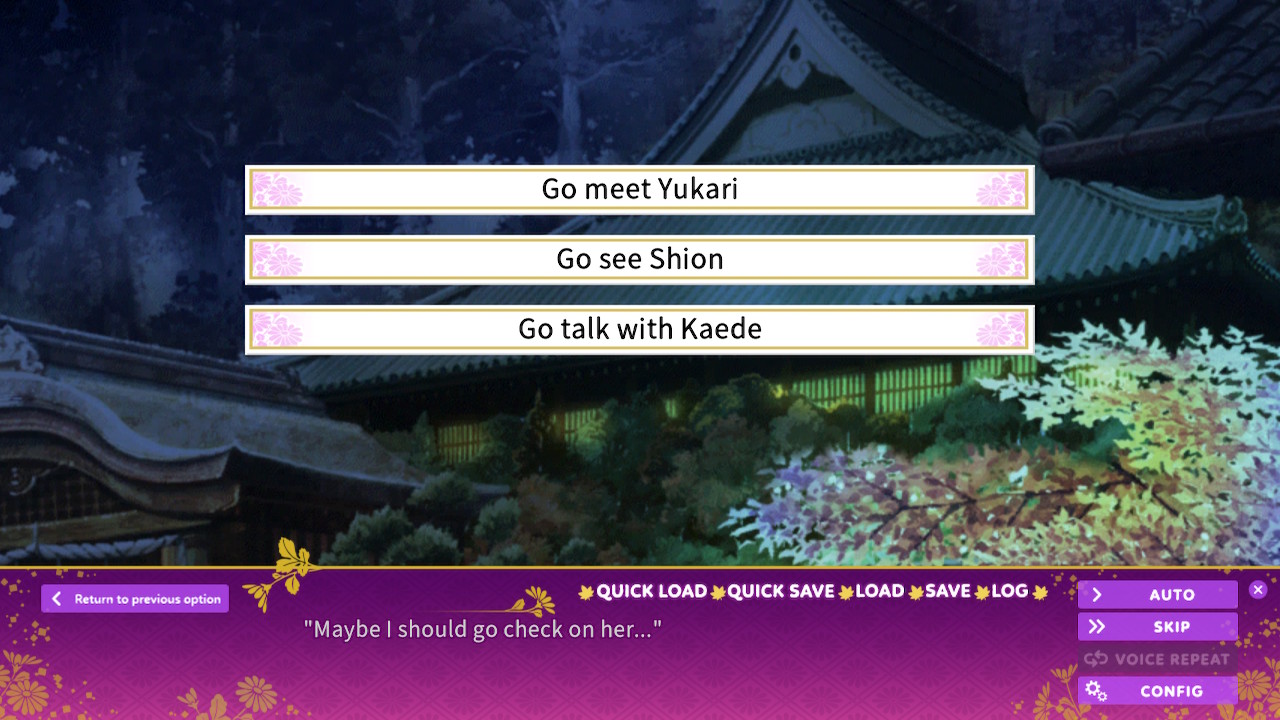The height and width of the screenshot is (720, 1280).
Task: Click the maple leaf icon beside LOG
Action: pos(1042,591)
